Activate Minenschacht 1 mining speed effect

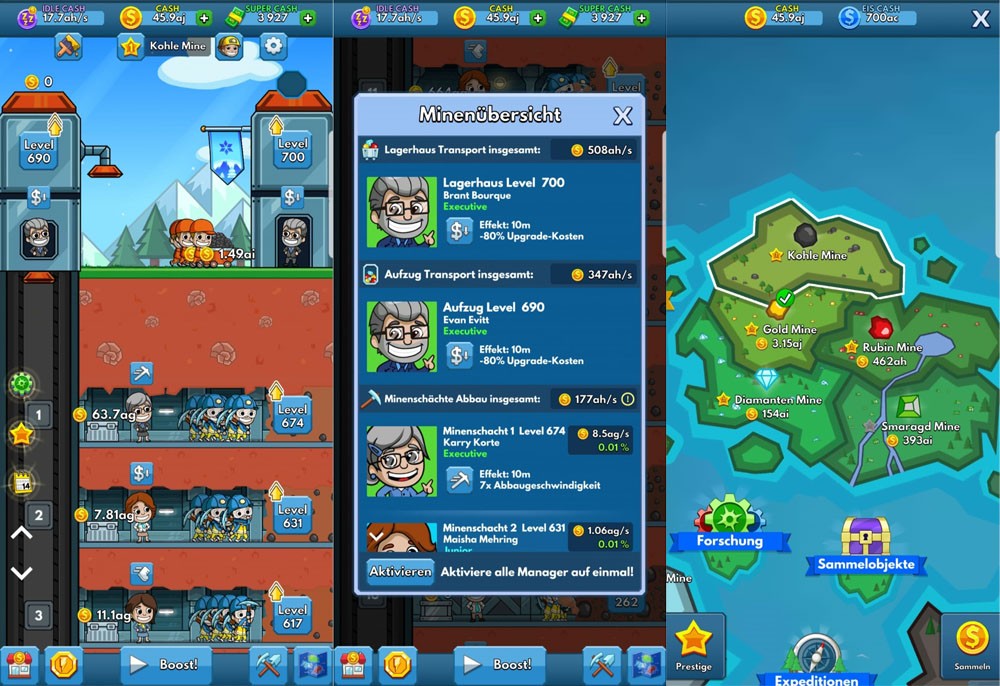click(x=460, y=480)
